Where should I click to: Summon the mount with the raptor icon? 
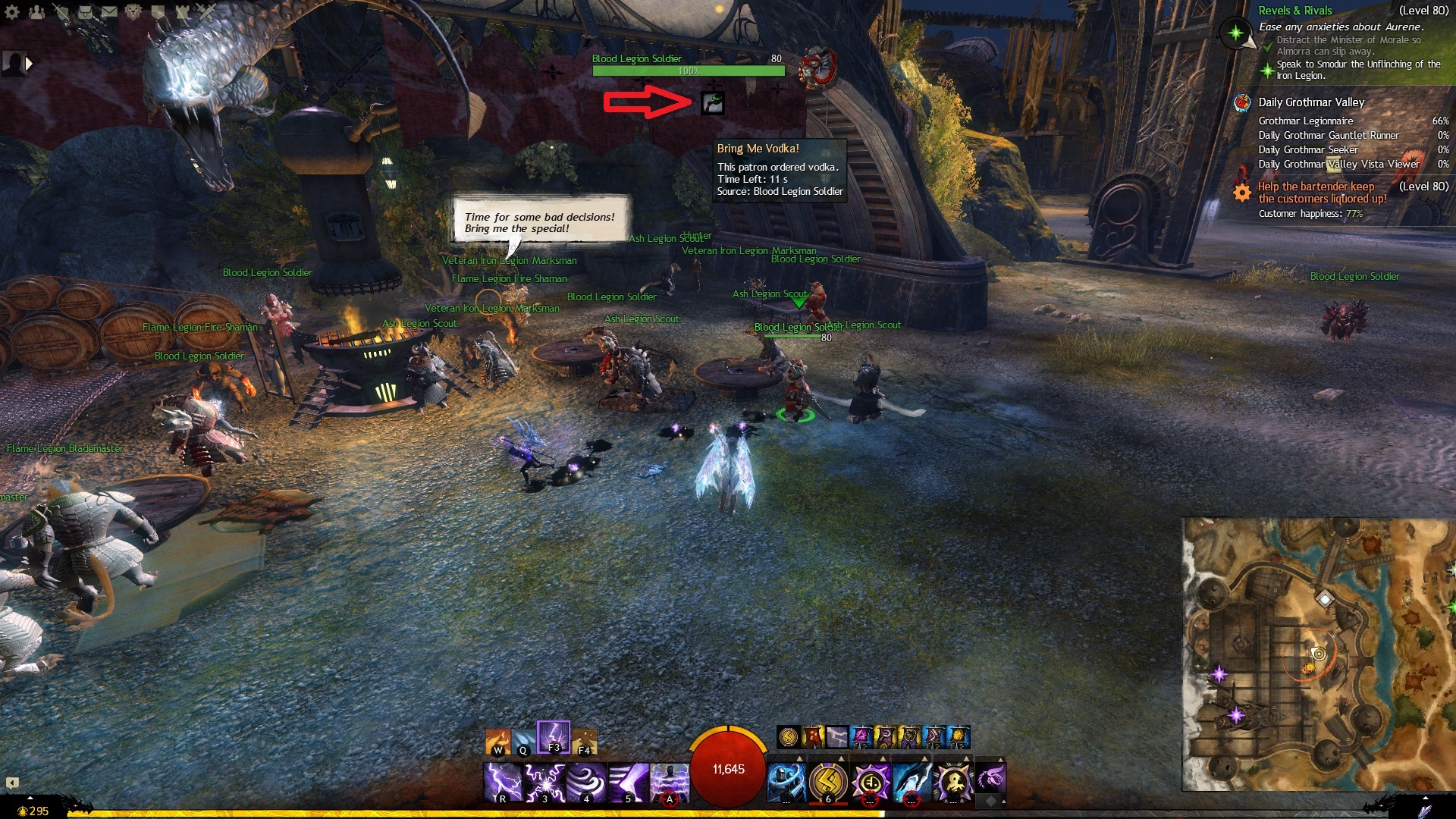click(990, 777)
